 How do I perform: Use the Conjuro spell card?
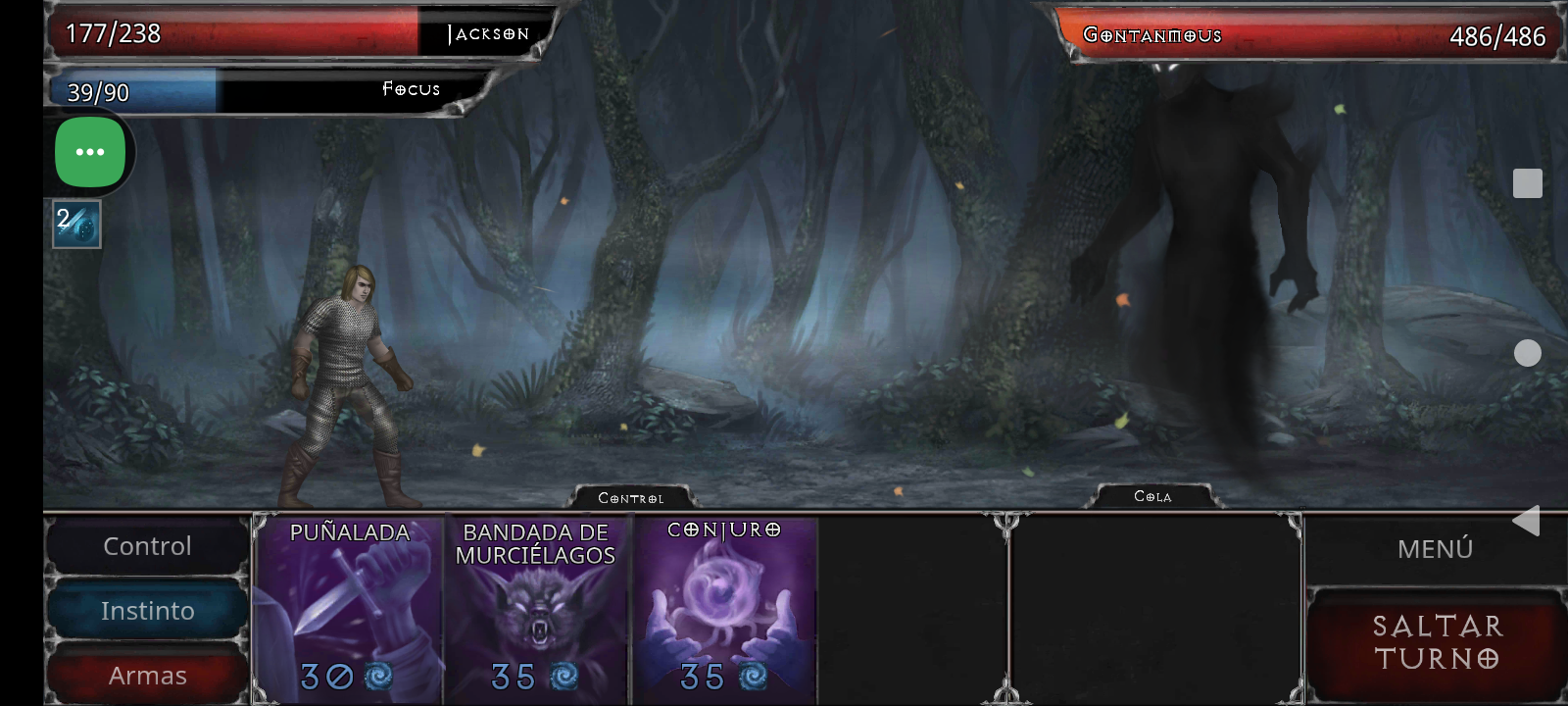[725, 608]
